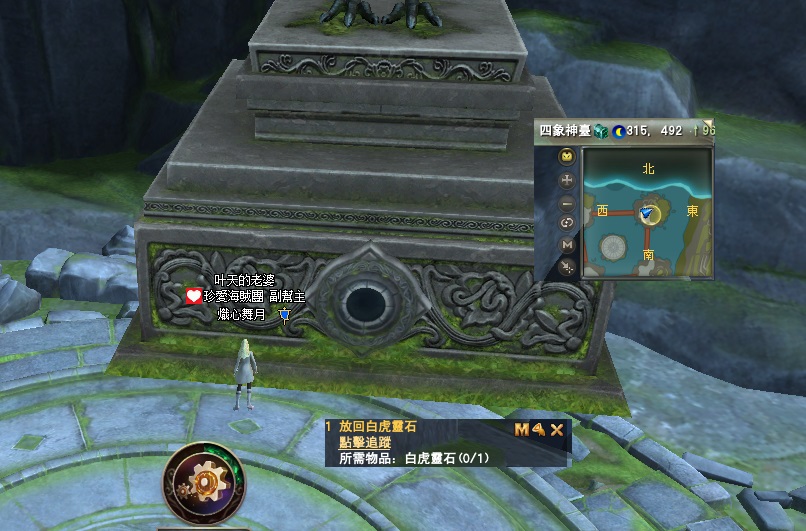Click the teal chest icon beside 四象神臺
This screenshot has height=531, width=806.
pyautogui.click(x=601, y=131)
